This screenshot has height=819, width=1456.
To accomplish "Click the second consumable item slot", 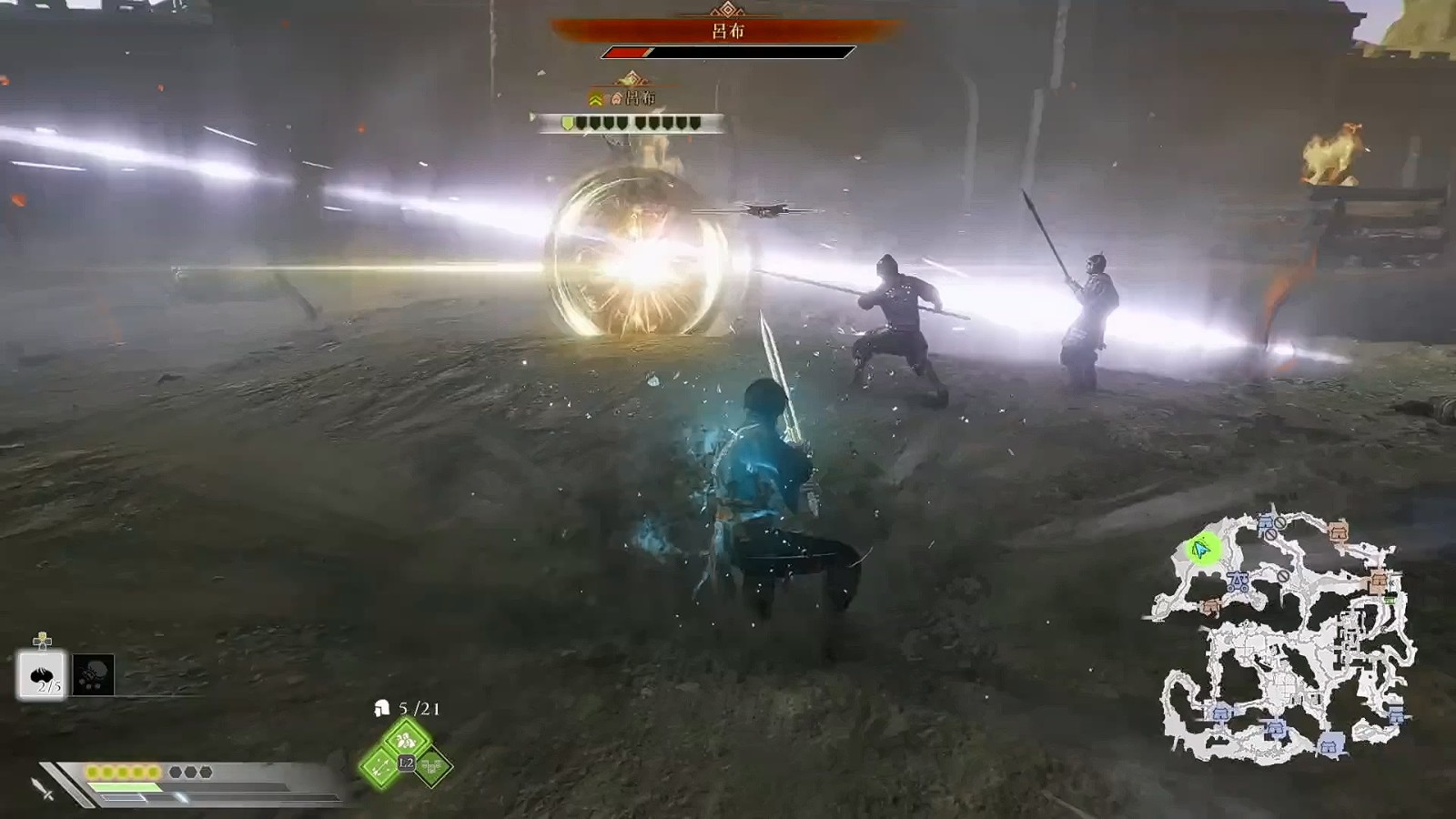I will click(92, 675).
